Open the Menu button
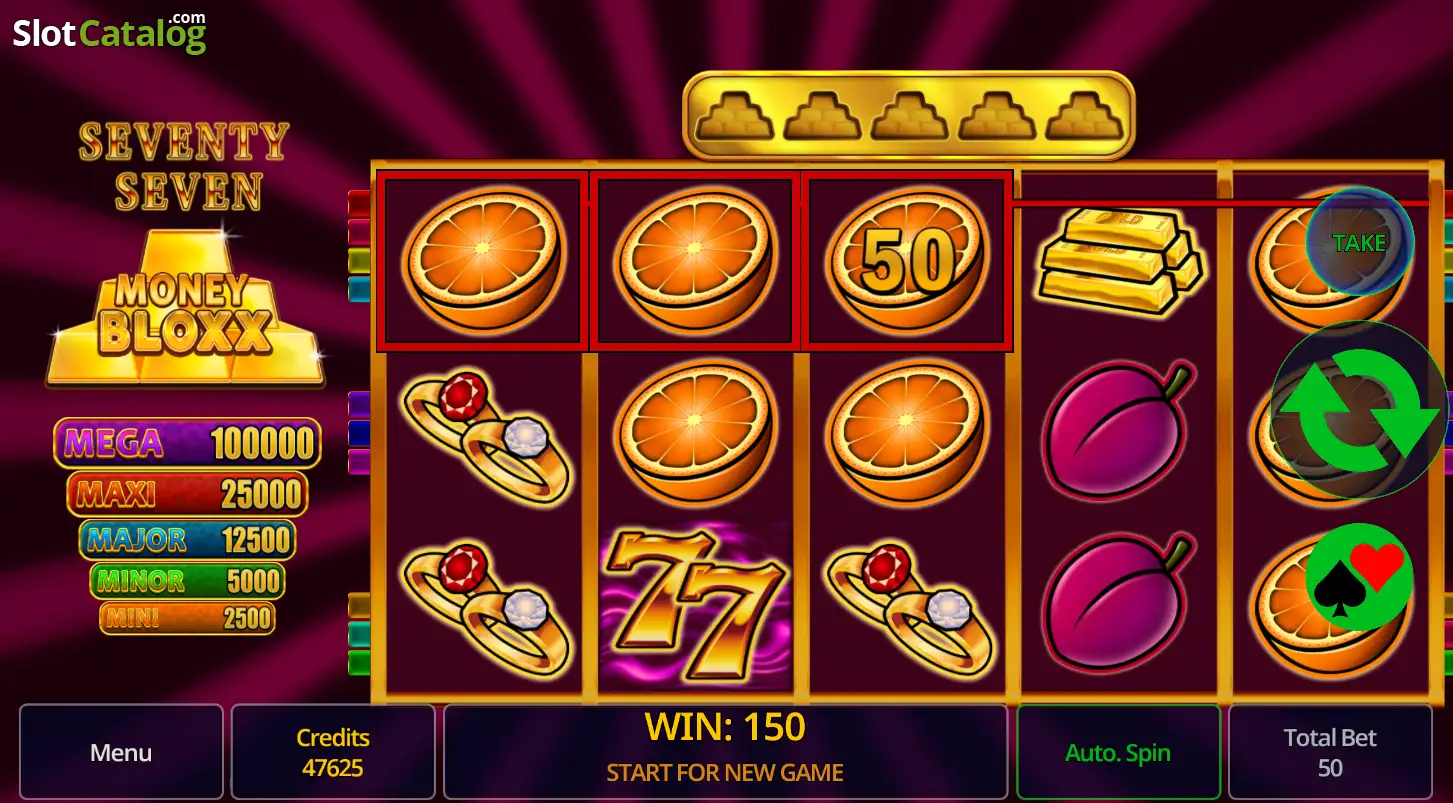Viewport: 1453px width, 803px height. click(x=121, y=752)
